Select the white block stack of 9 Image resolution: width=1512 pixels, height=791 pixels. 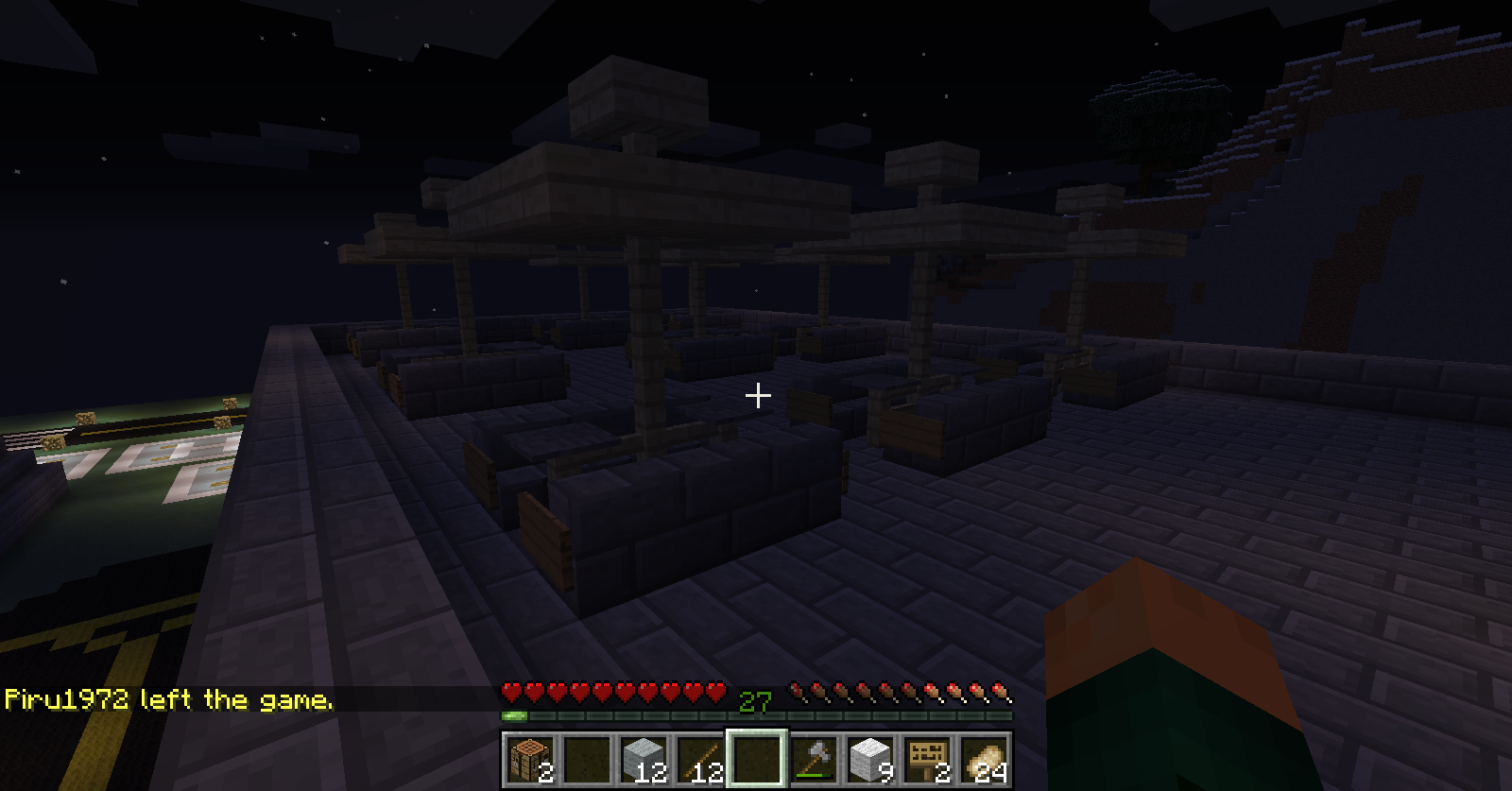click(x=870, y=759)
